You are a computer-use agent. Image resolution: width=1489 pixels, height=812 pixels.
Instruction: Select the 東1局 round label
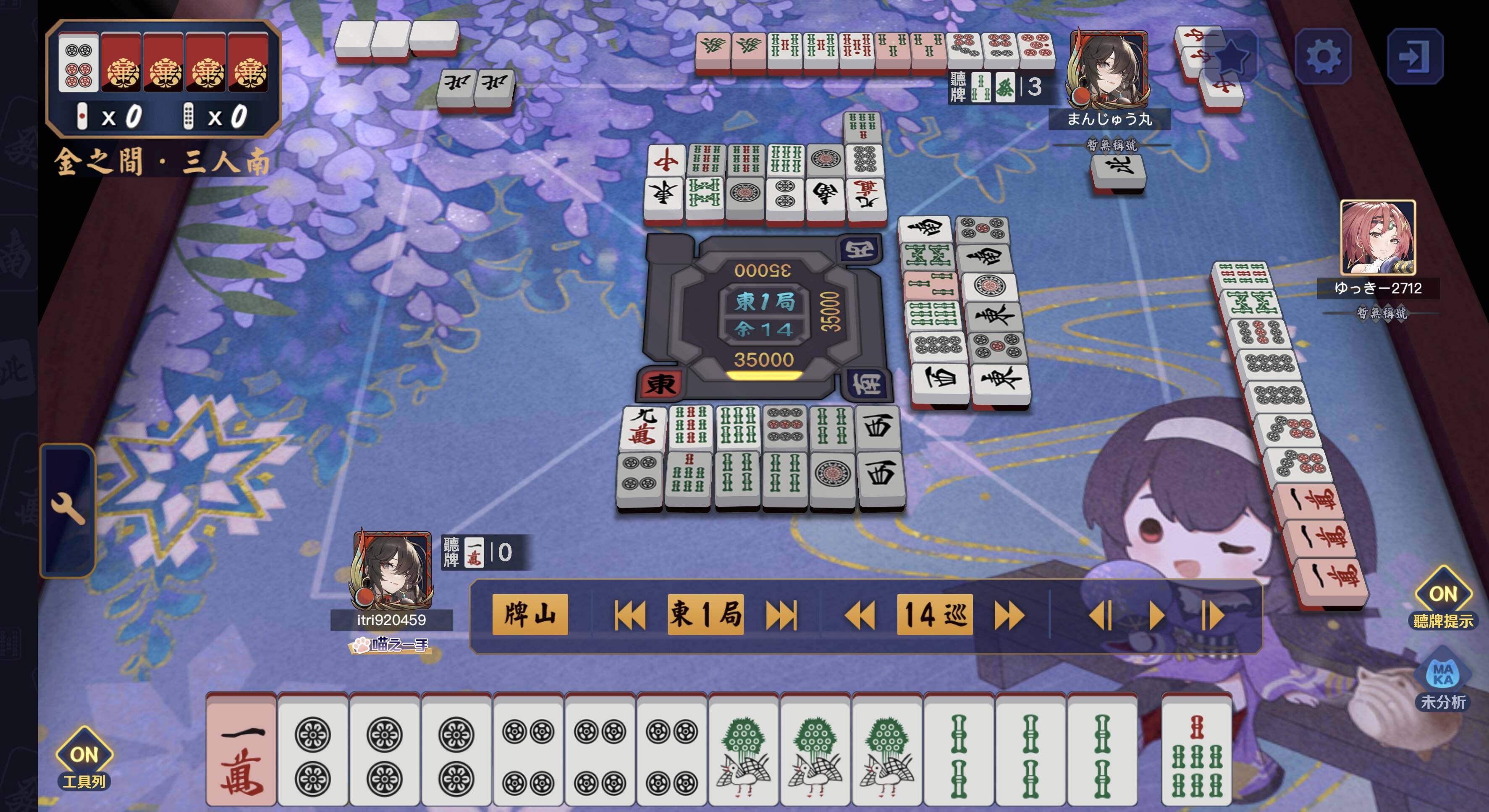tap(705, 614)
